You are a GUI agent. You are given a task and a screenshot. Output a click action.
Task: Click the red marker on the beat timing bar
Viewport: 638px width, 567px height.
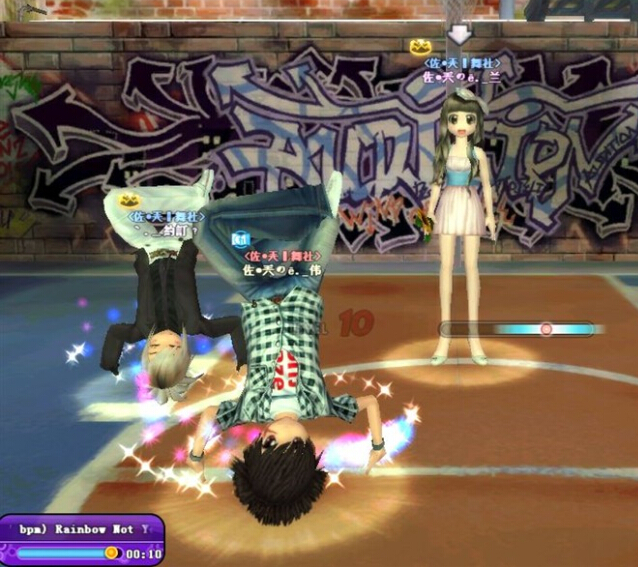pyautogui.click(x=546, y=328)
